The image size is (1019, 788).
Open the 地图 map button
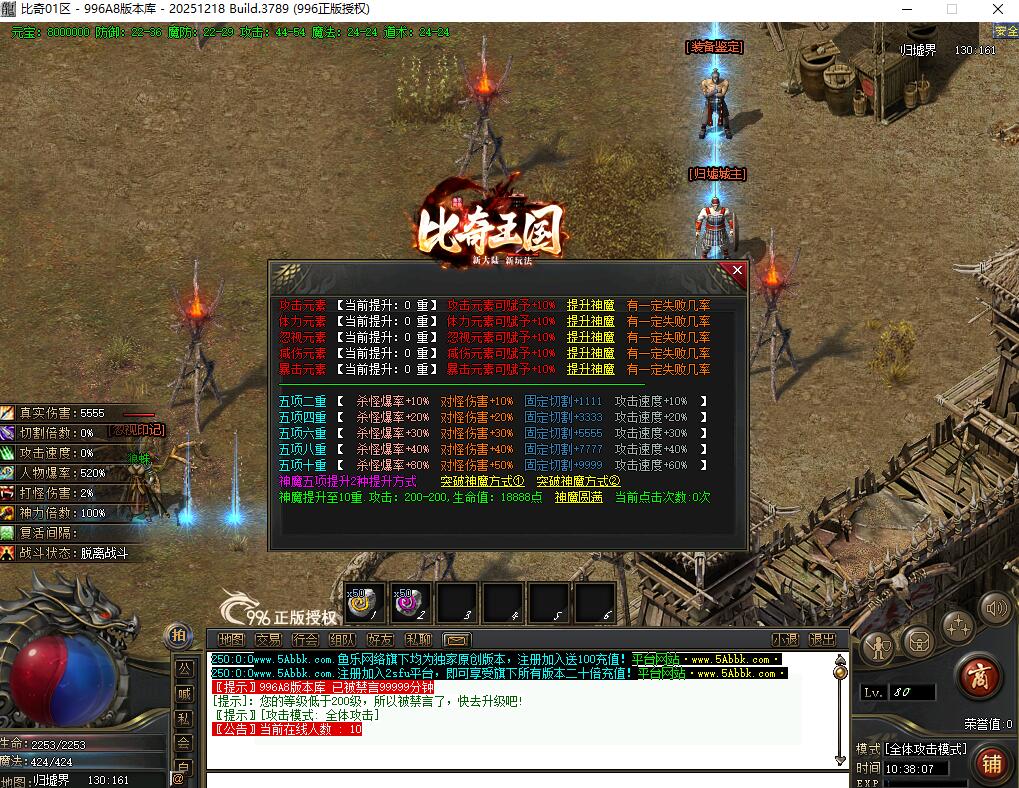[x=231, y=639]
